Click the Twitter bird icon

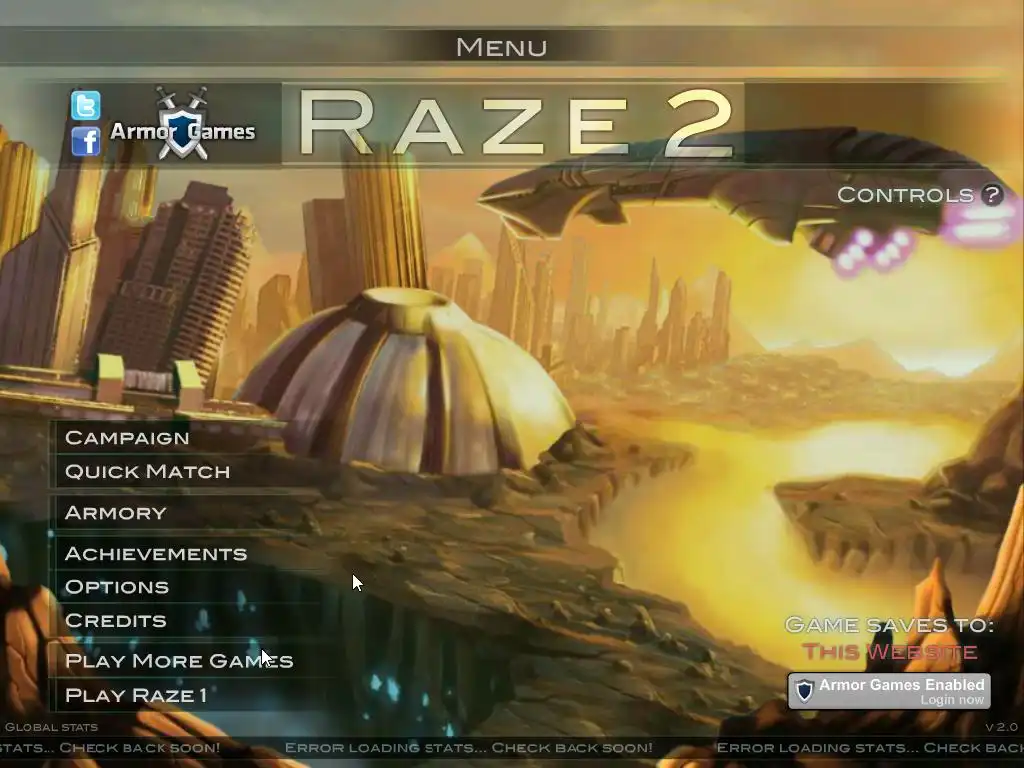click(x=86, y=105)
